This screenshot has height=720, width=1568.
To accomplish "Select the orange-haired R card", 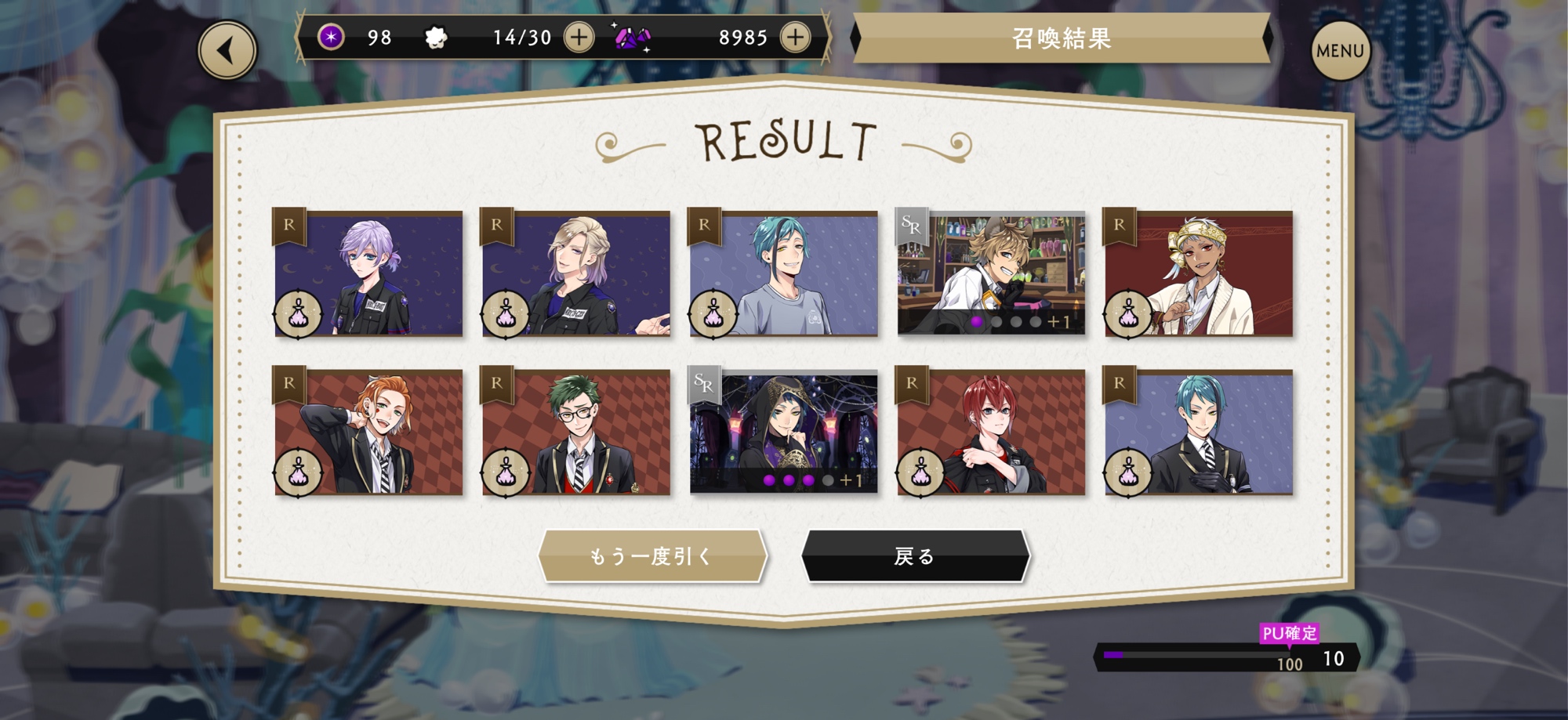I will coord(368,432).
